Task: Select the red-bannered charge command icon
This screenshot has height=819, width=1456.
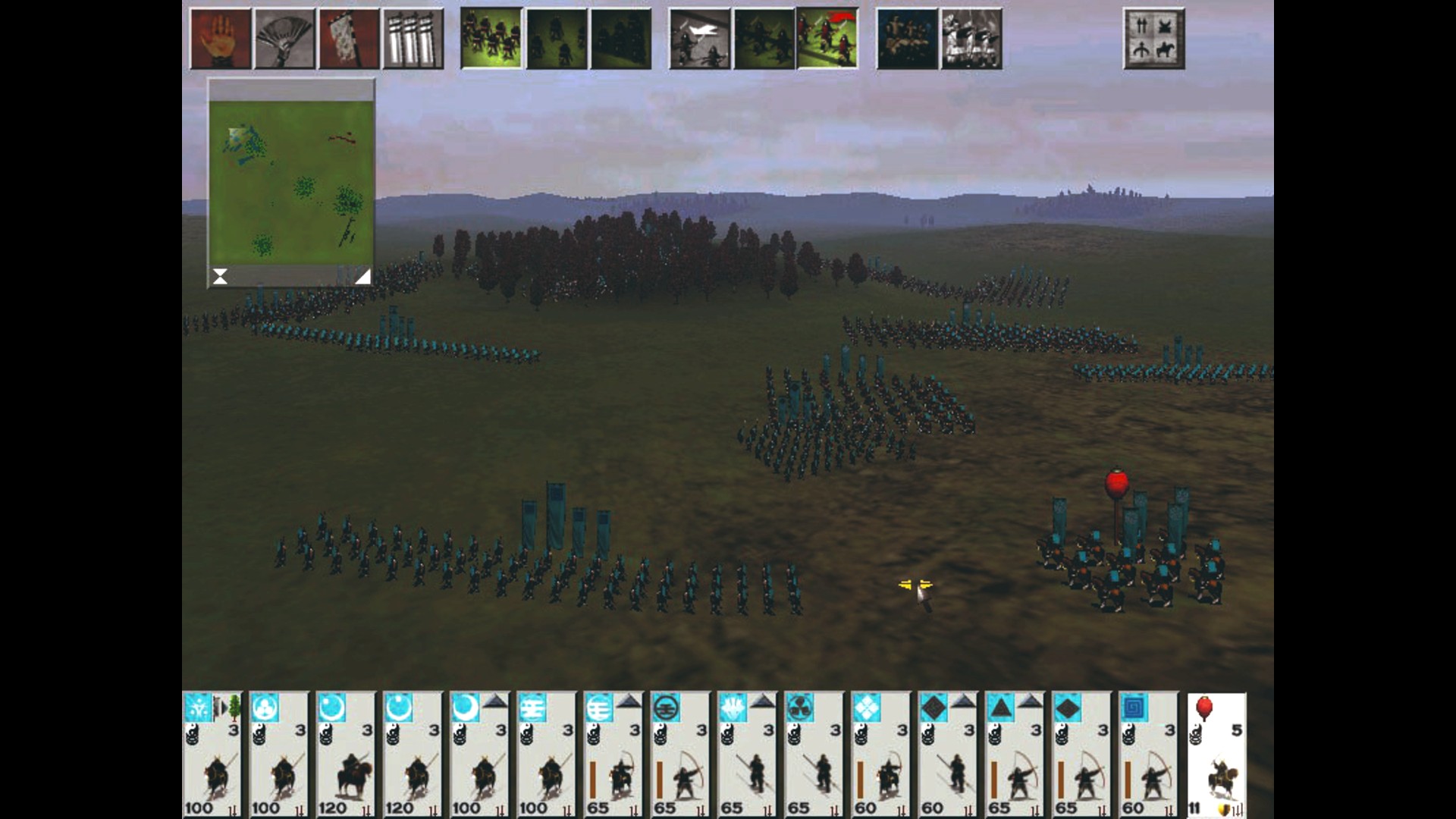Action: pos(828,39)
